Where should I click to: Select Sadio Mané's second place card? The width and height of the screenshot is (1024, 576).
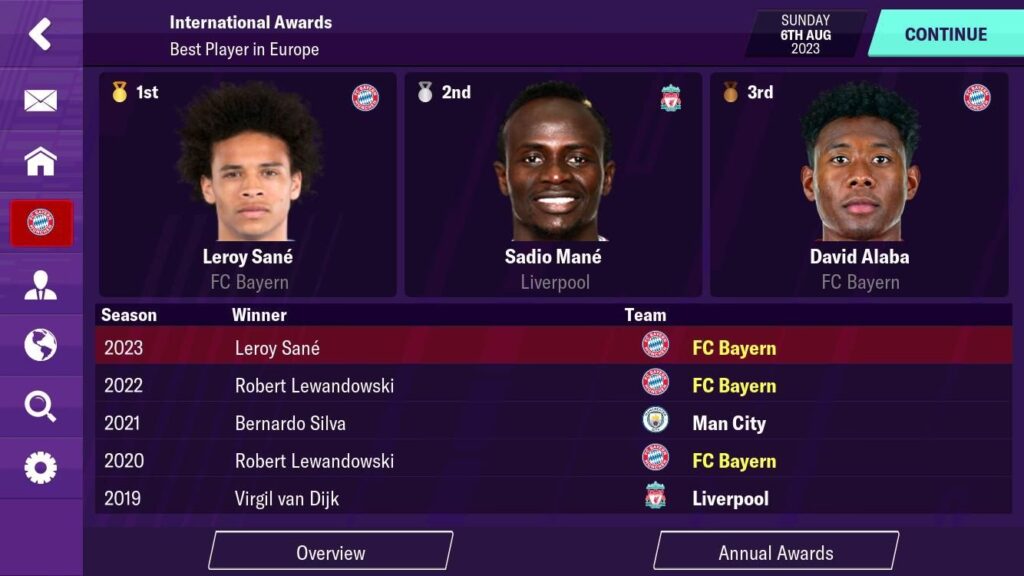pyautogui.click(x=553, y=185)
